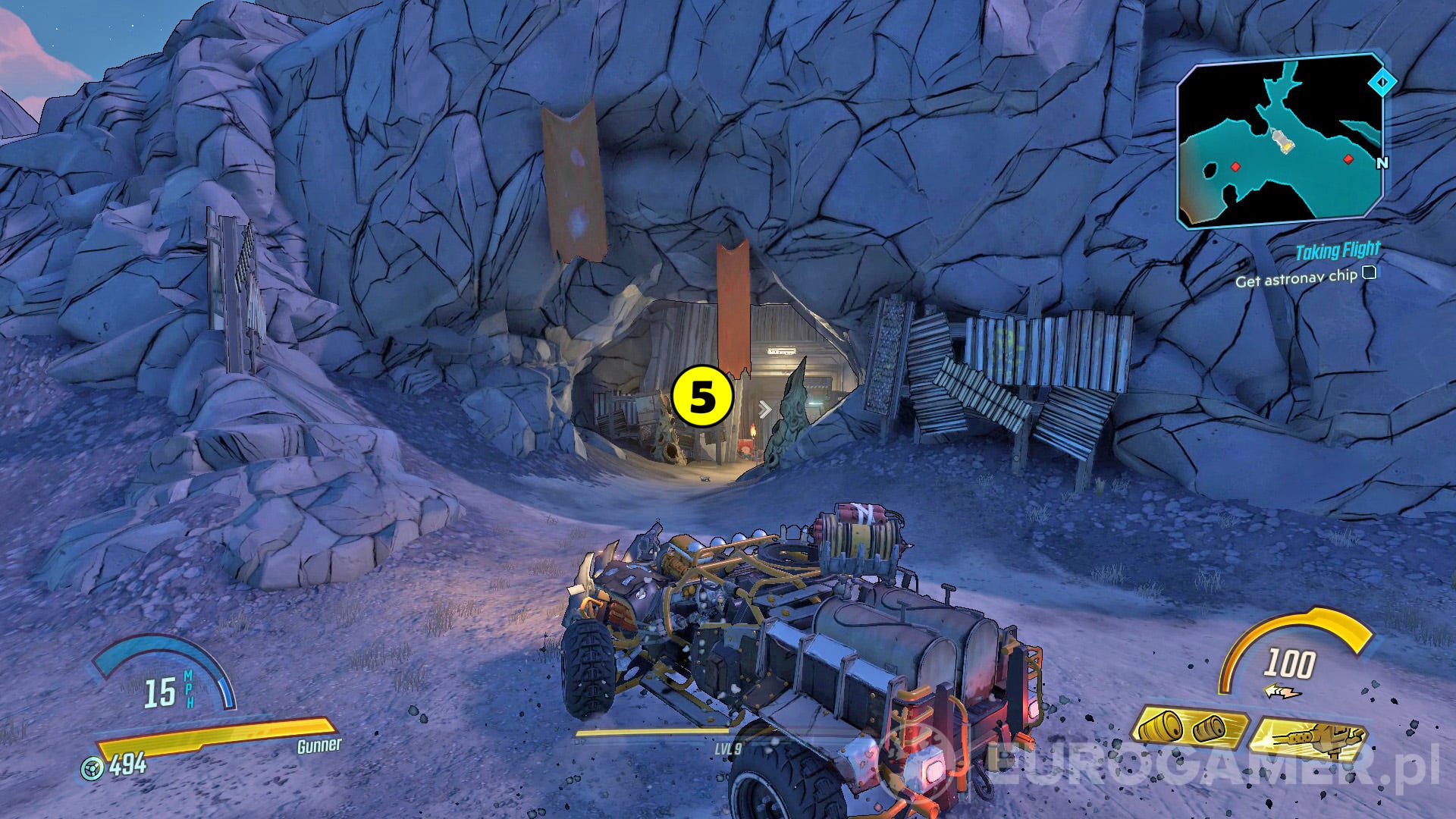1456x819 pixels.
Task: Click the afterburner boost arrow icon
Action: click(1283, 691)
